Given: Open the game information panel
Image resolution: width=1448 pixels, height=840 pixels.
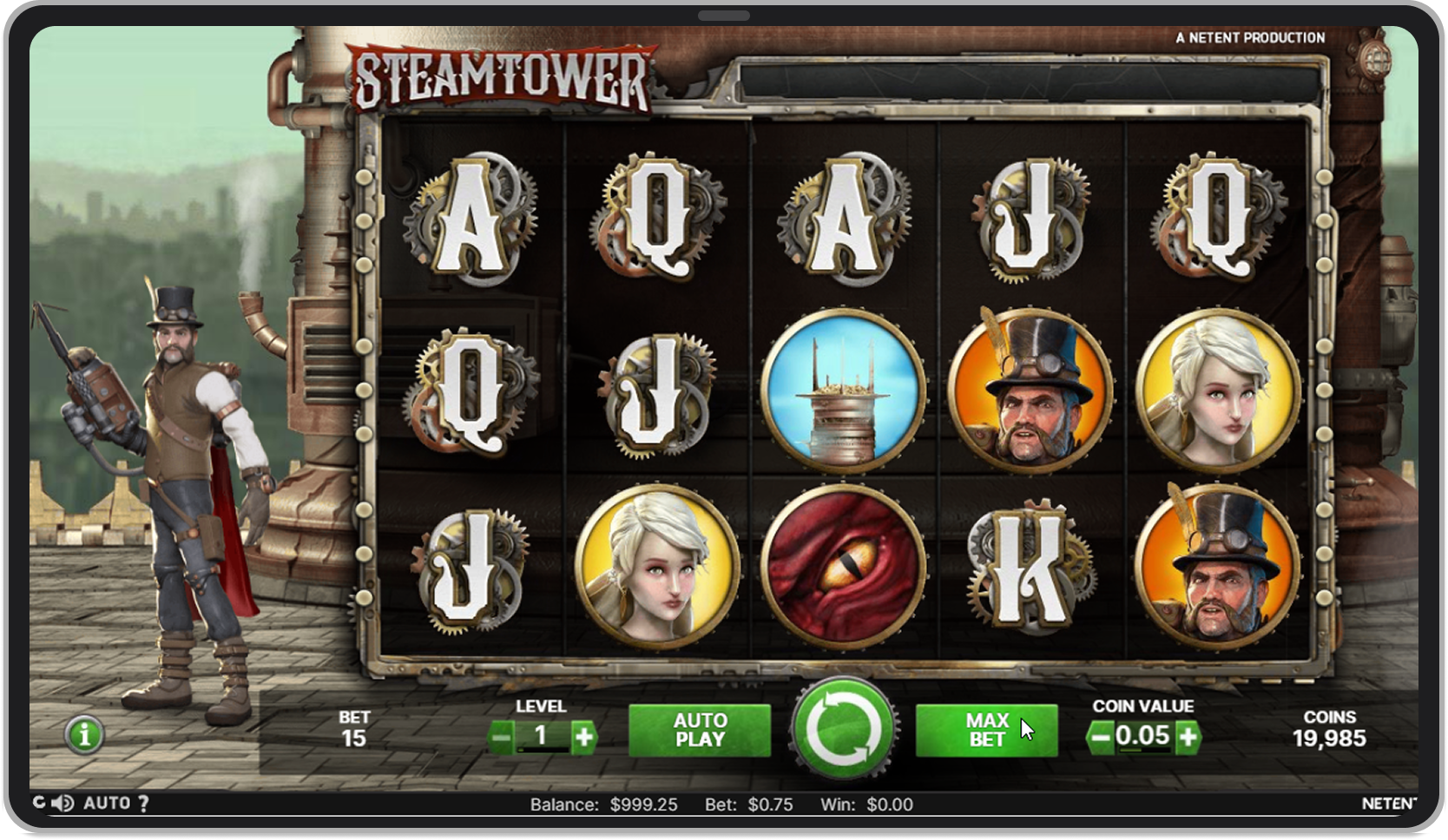Looking at the screenshot, I should pos(83,735).
